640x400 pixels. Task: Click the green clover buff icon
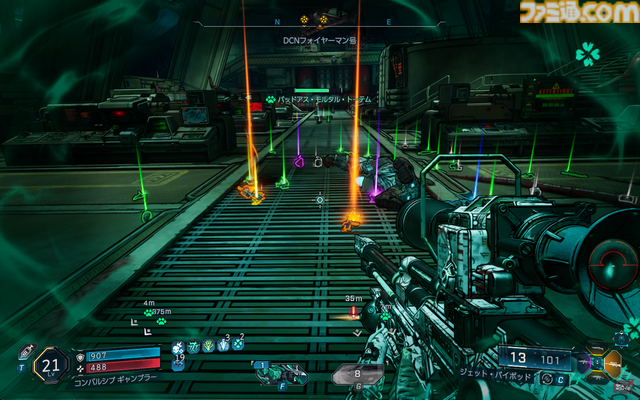point(586,53)
